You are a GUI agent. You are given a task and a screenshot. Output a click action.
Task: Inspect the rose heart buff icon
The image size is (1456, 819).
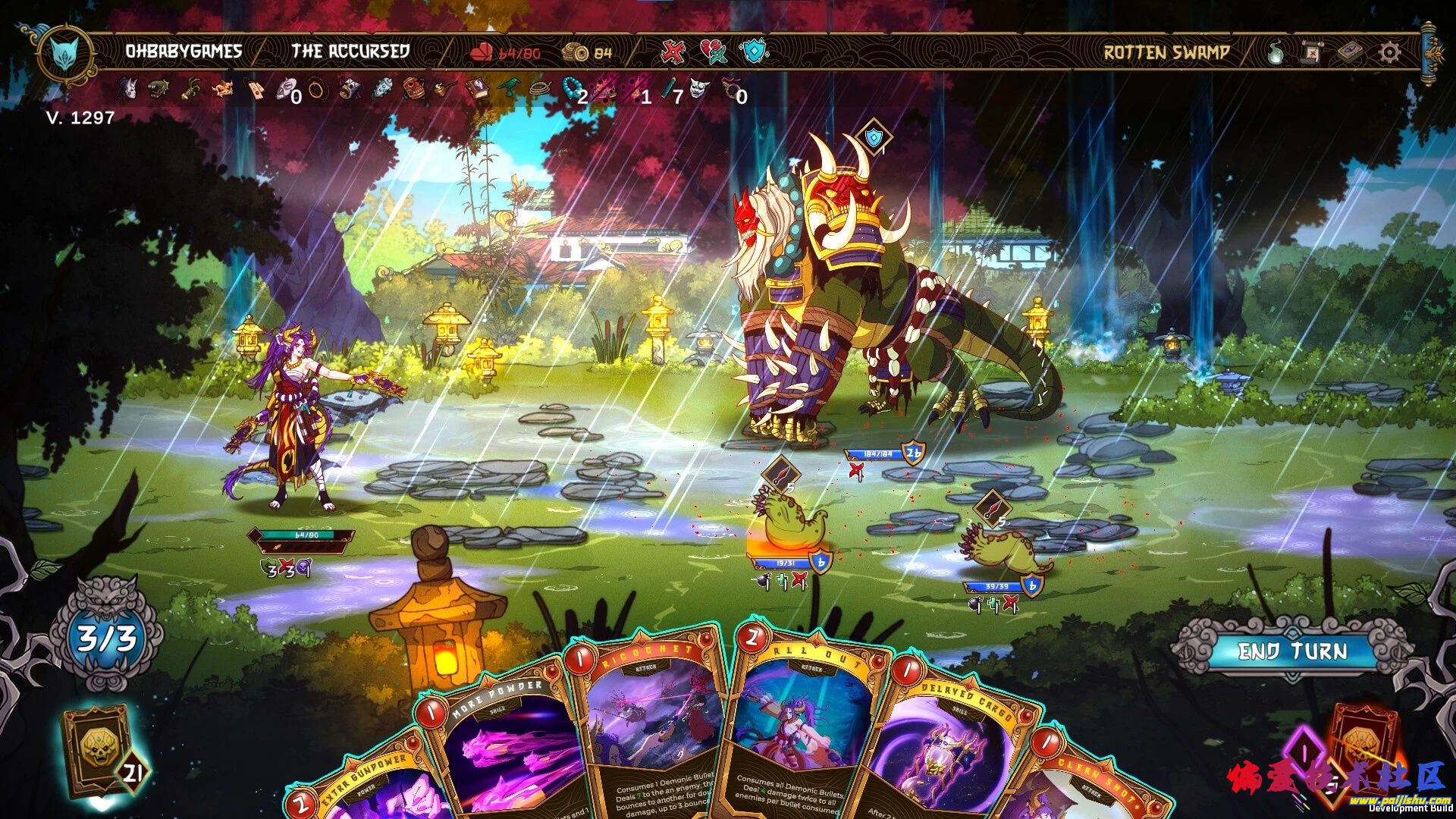[x=713, y=52]
